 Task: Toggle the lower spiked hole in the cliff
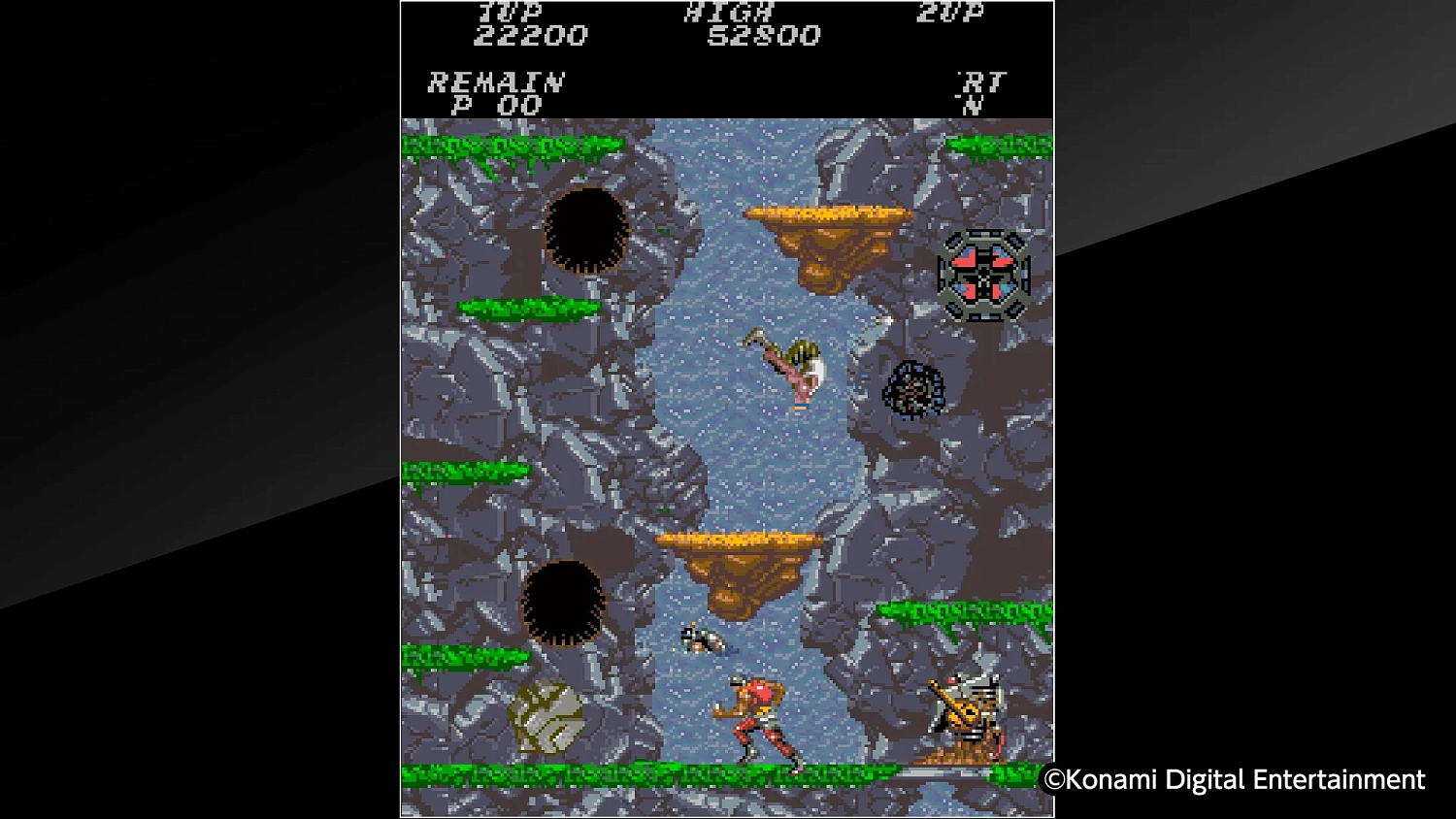[x=563, y=602]
